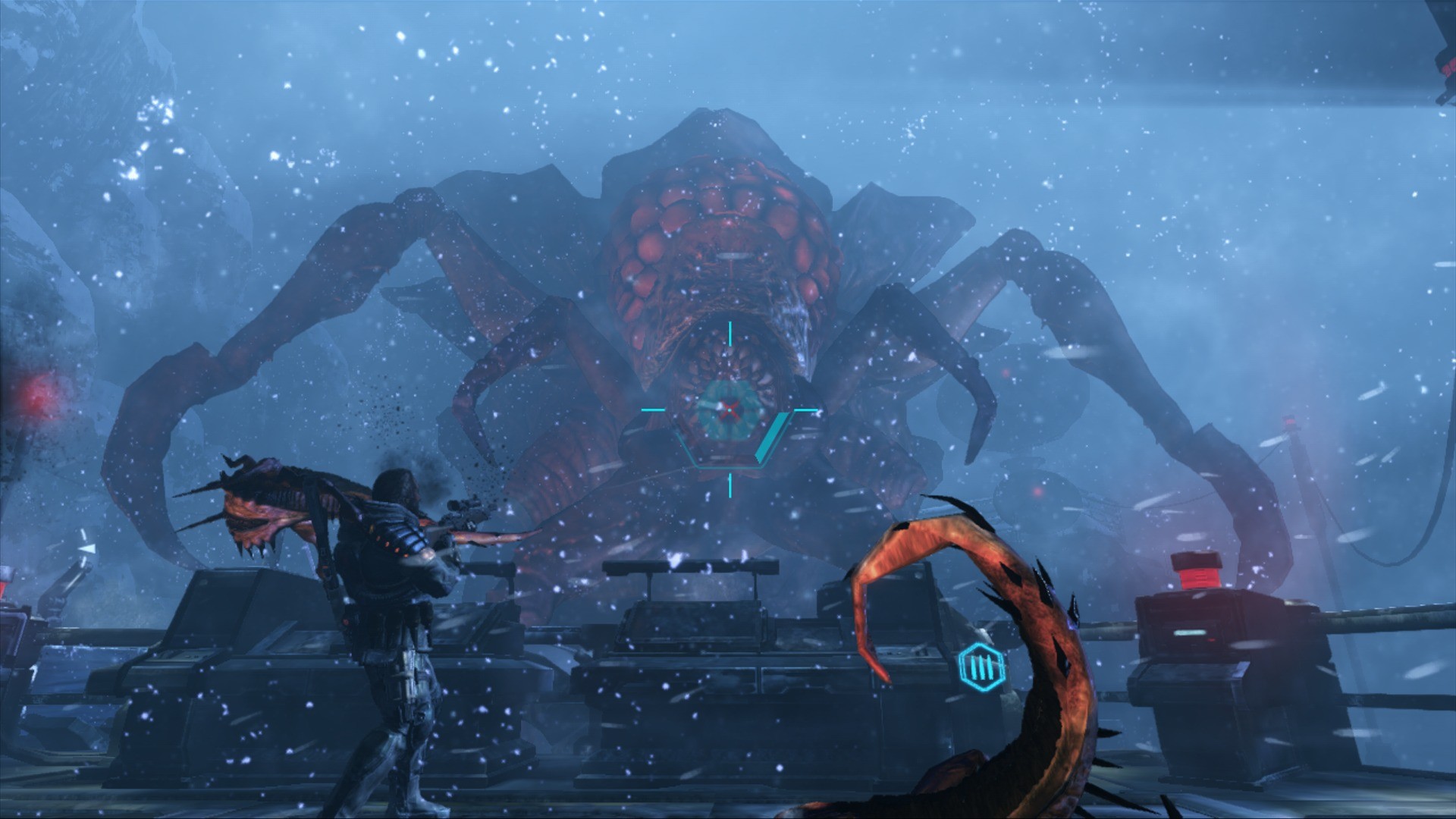Image resolution: width=1456 pixels, height=819 pixels.
Task: Click one ammo bar inside the hexagon icon
Action: pyautogui.click(x=981, y=667)
